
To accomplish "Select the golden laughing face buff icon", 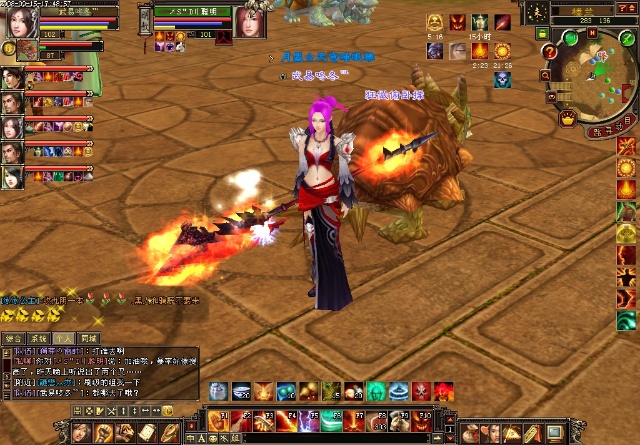I will [x=435, y=22].
